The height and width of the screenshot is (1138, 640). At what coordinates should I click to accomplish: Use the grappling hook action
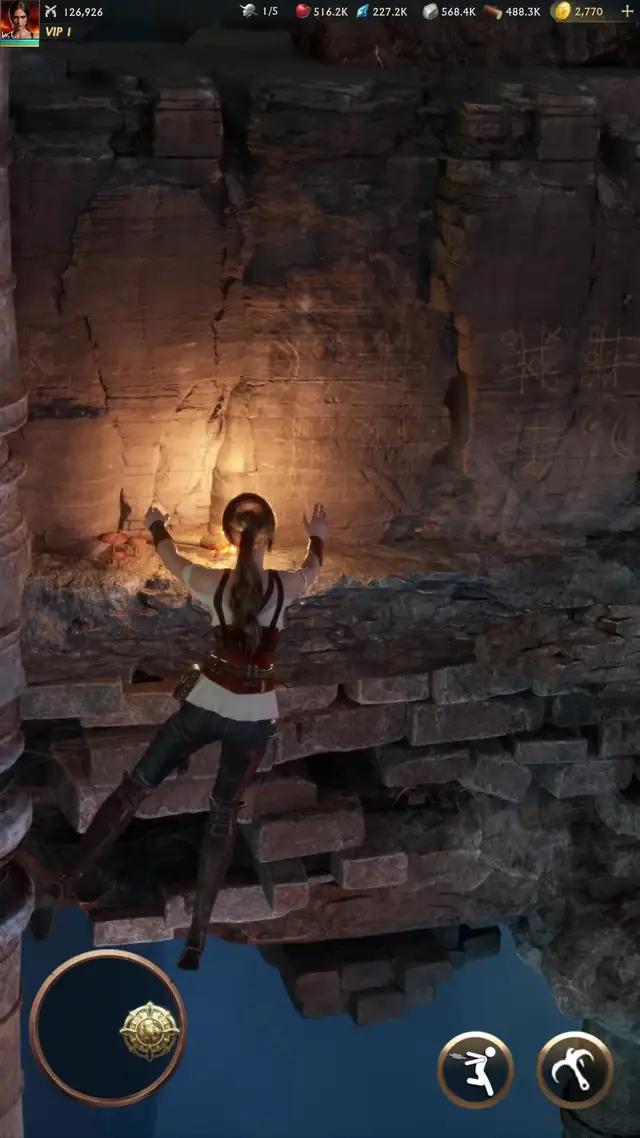[575, 1069]
